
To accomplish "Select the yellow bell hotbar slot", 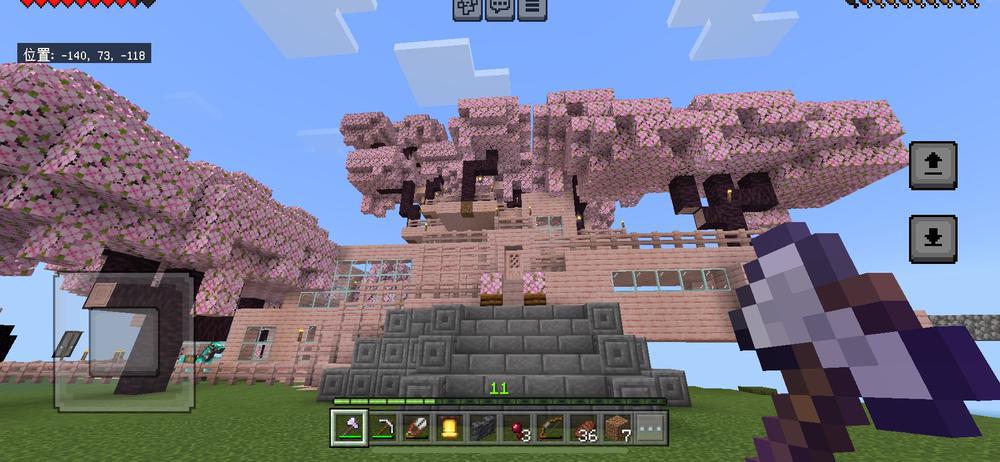I will (449, 428).
